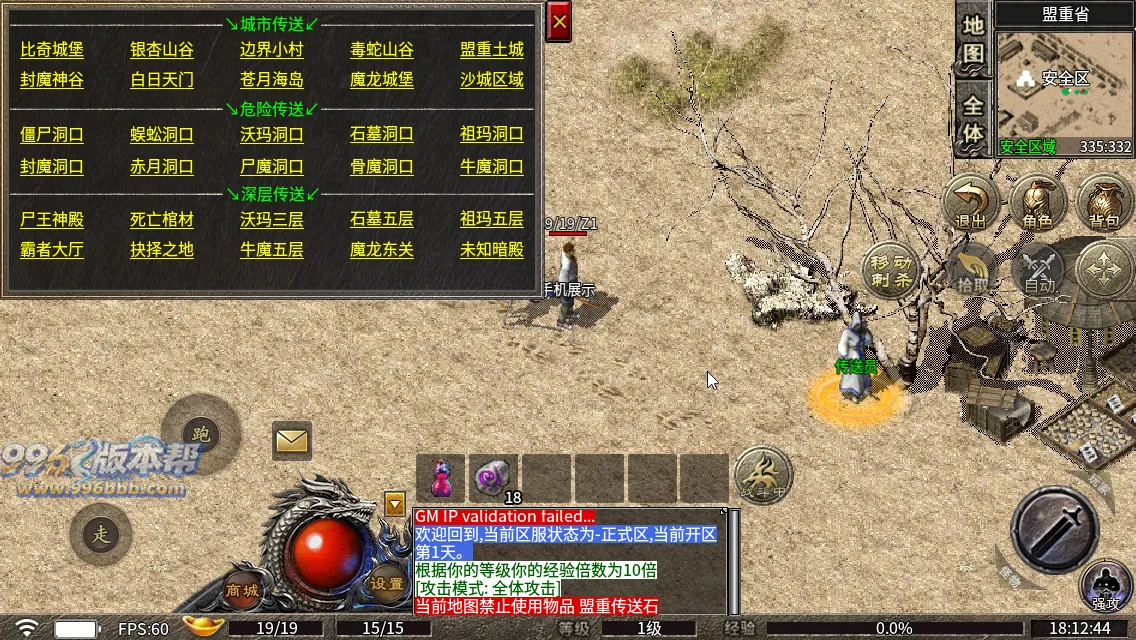Use the pink potion hotbar slot
1136x640 pixels.
pyautogui.click(x=441, y=477)
